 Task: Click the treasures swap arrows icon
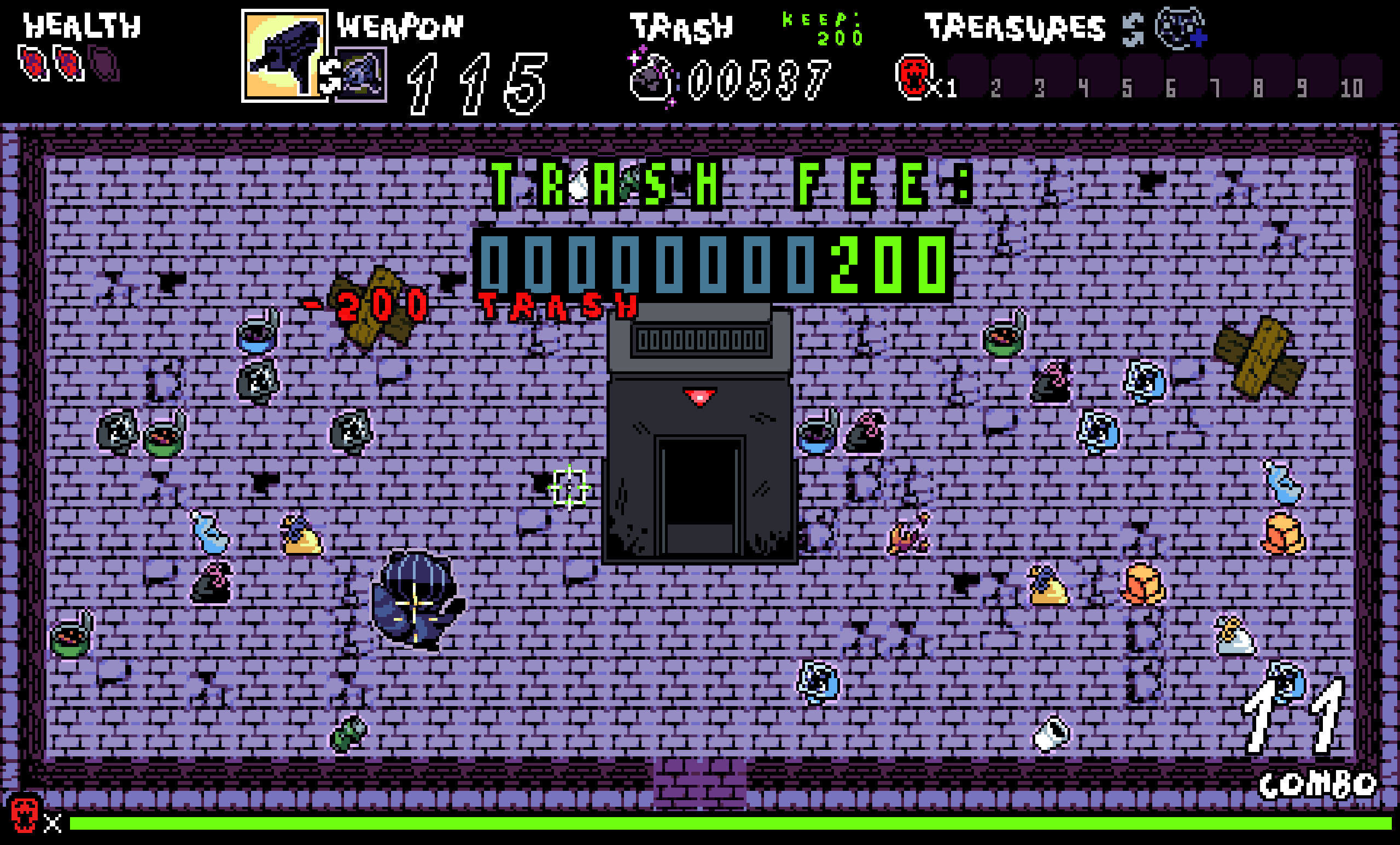[x=1133, y=30]
